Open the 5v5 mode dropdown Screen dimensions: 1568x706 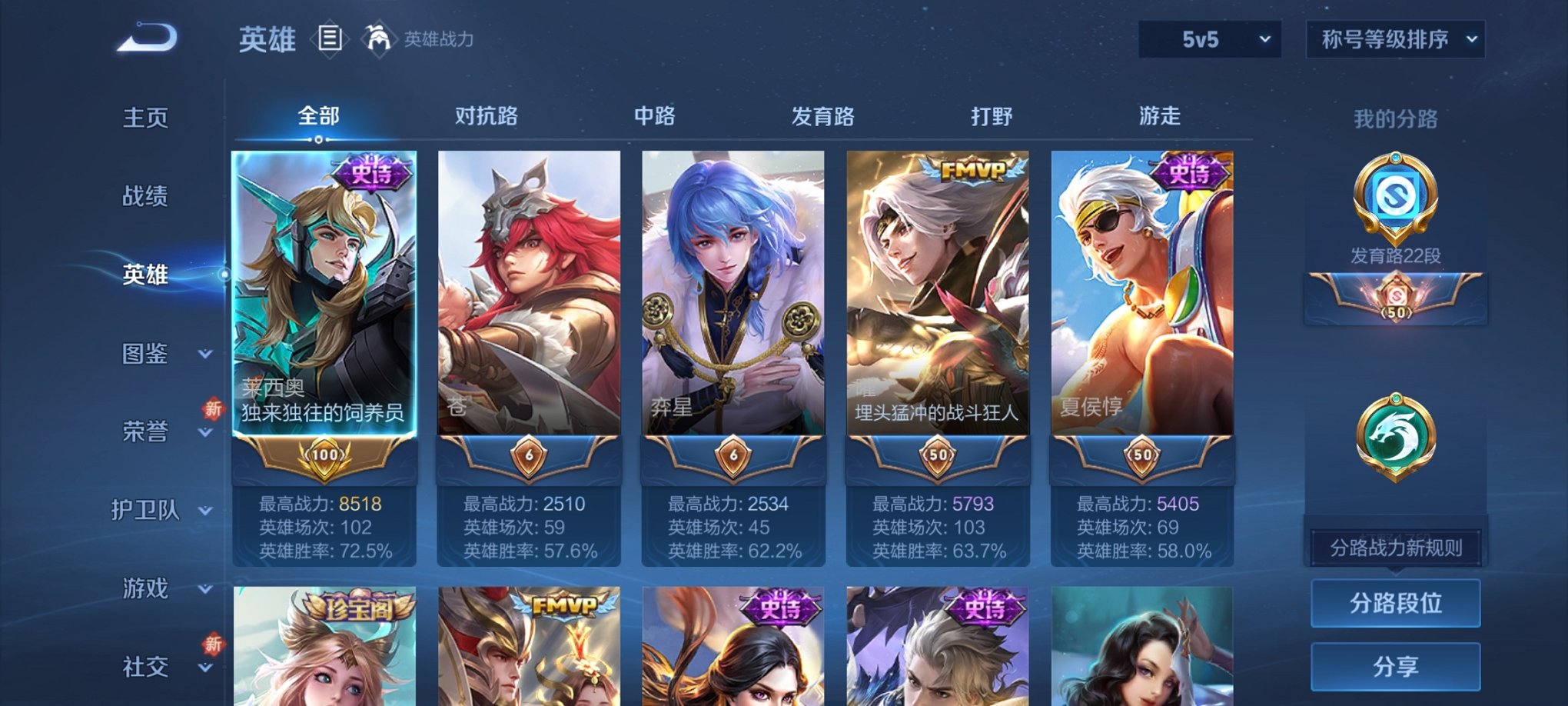[1209, 37]
